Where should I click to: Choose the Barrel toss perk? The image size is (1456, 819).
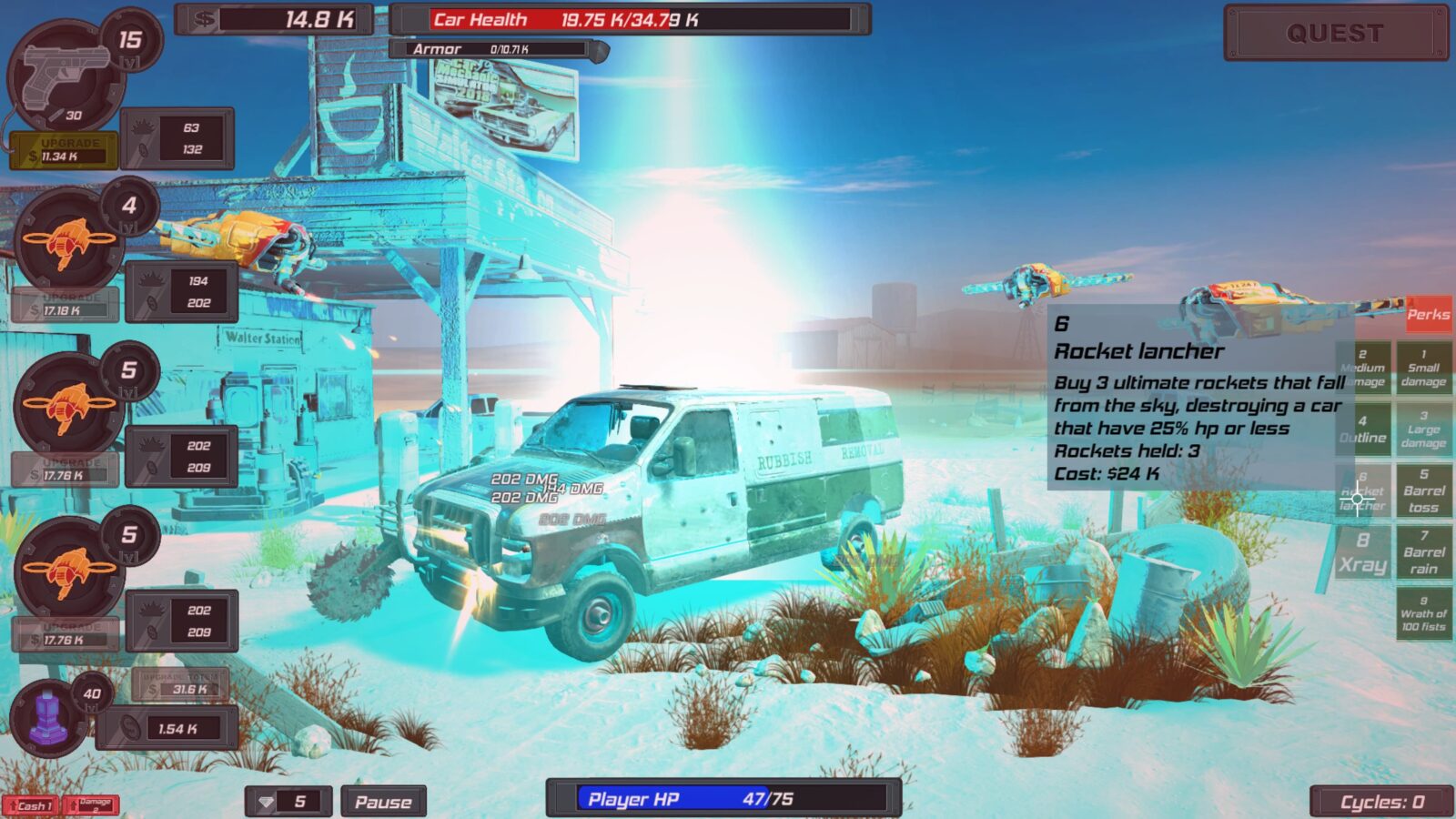pyautogui.click(x=1424, y=491)
